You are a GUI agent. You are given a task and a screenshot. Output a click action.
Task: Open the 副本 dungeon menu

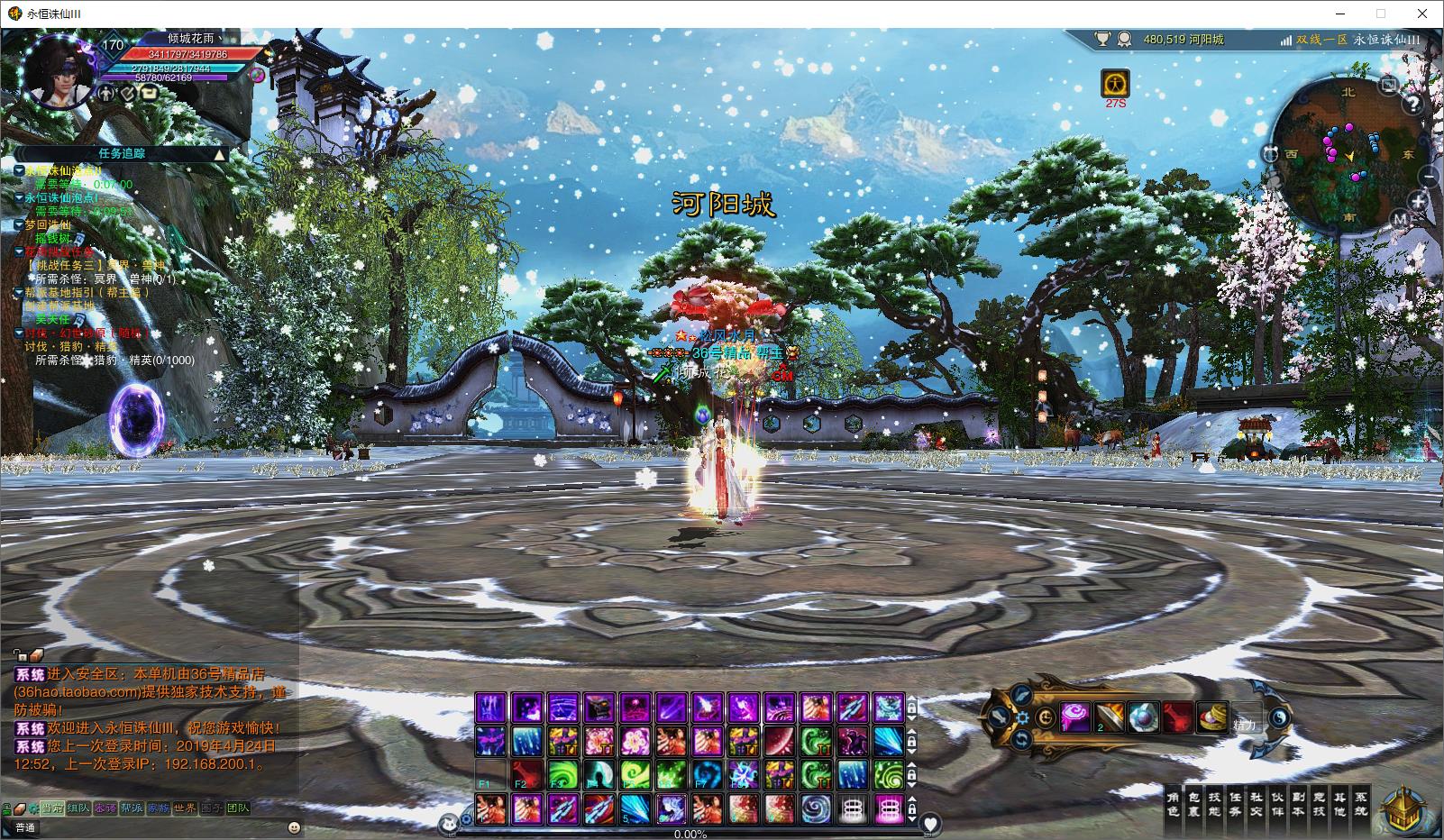tap(1298, 804)
